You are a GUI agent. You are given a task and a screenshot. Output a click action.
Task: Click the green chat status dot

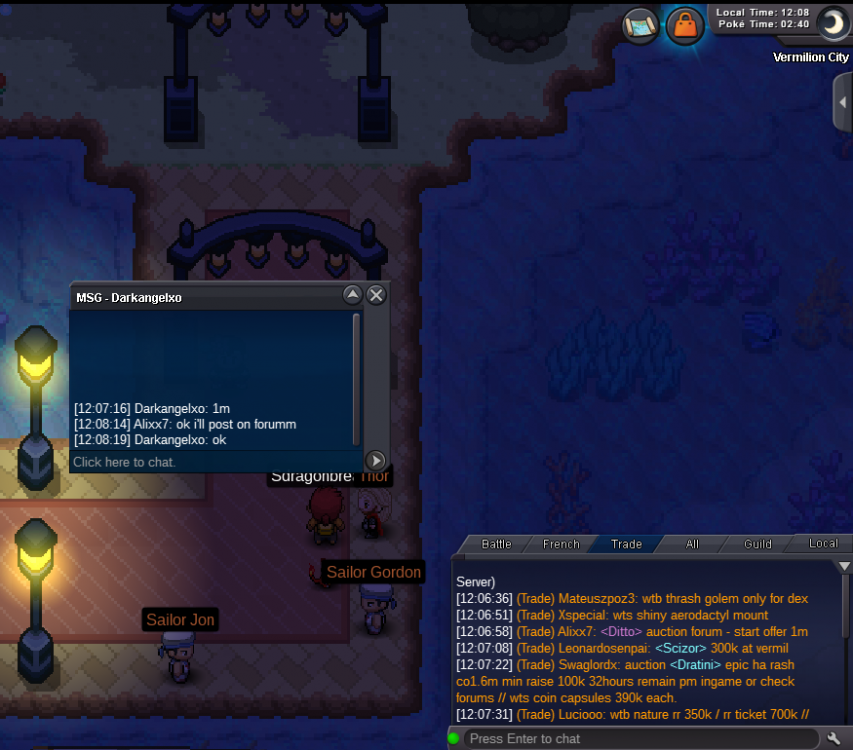(x=454, y=738)
